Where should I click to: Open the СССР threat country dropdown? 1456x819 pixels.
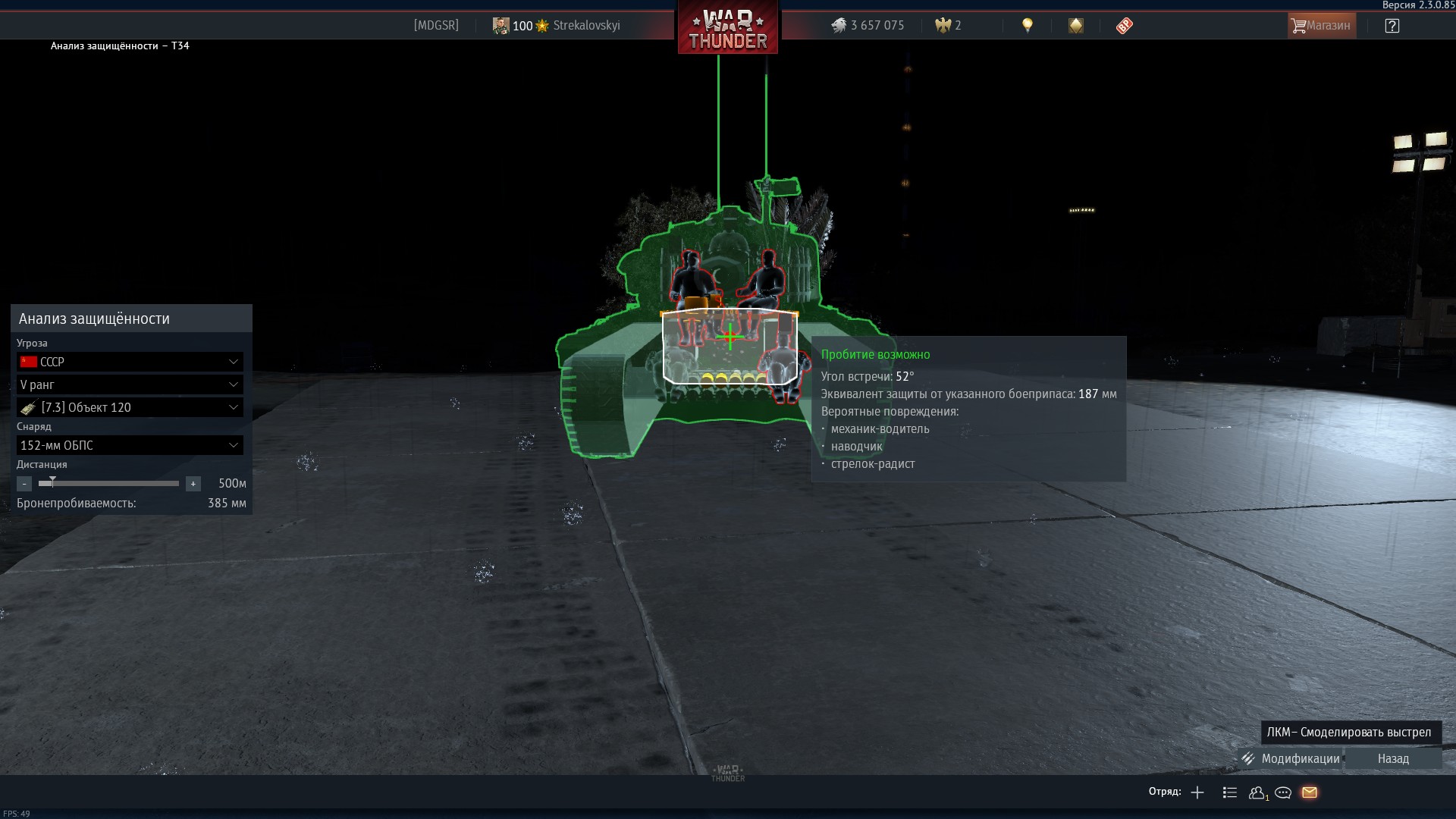pos(130,362)
